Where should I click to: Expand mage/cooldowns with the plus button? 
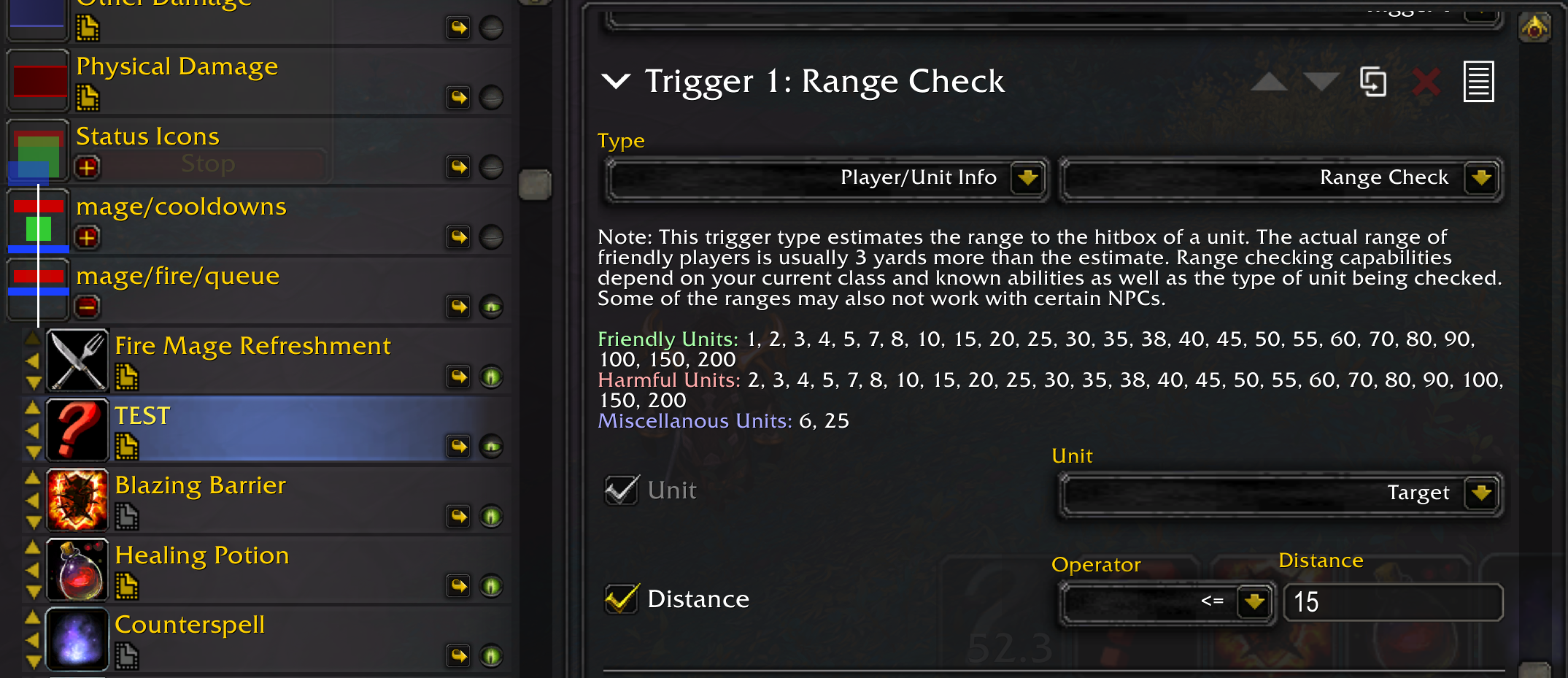87,237
